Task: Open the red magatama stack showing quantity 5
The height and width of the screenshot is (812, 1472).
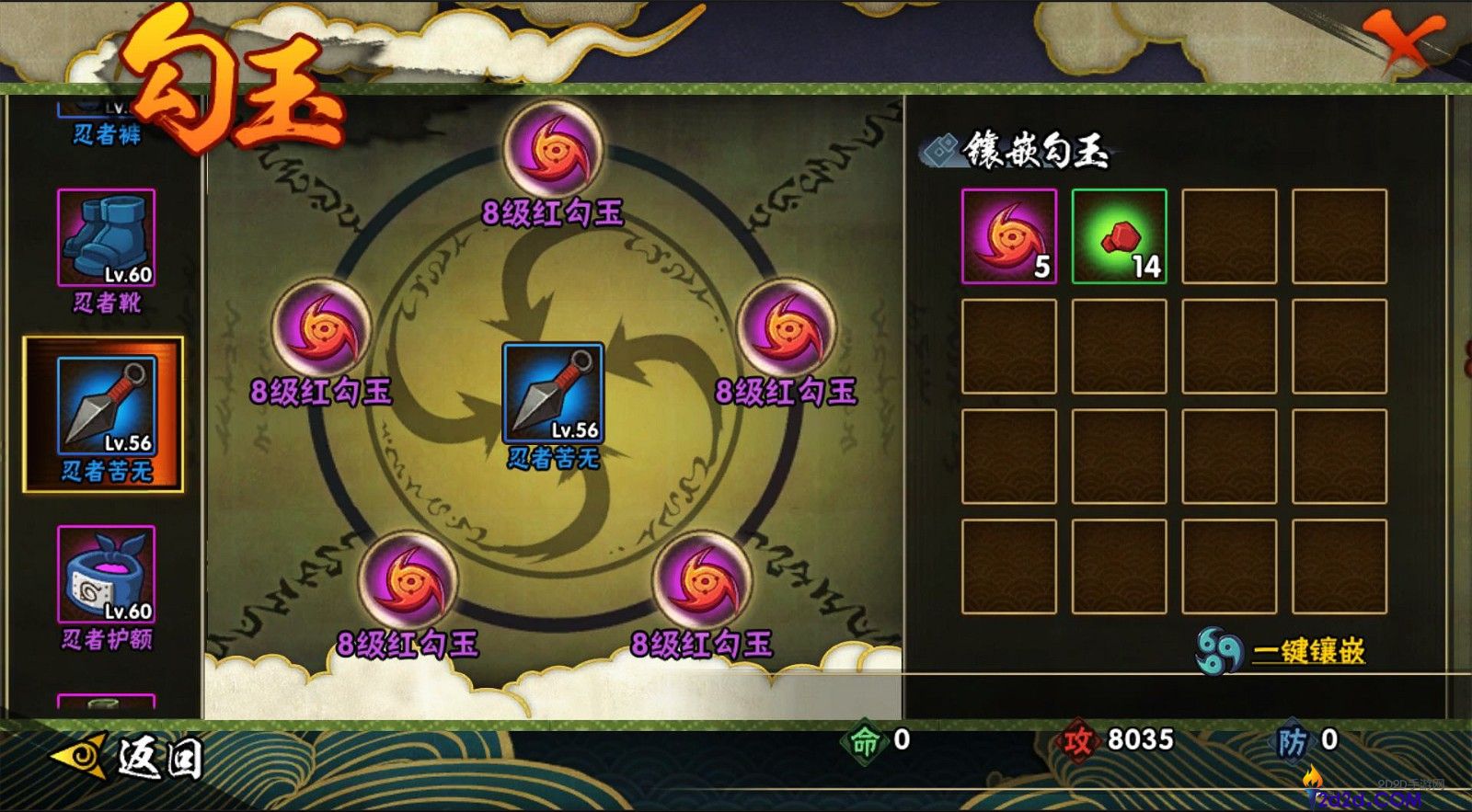Action: [x=1008, y=236]
